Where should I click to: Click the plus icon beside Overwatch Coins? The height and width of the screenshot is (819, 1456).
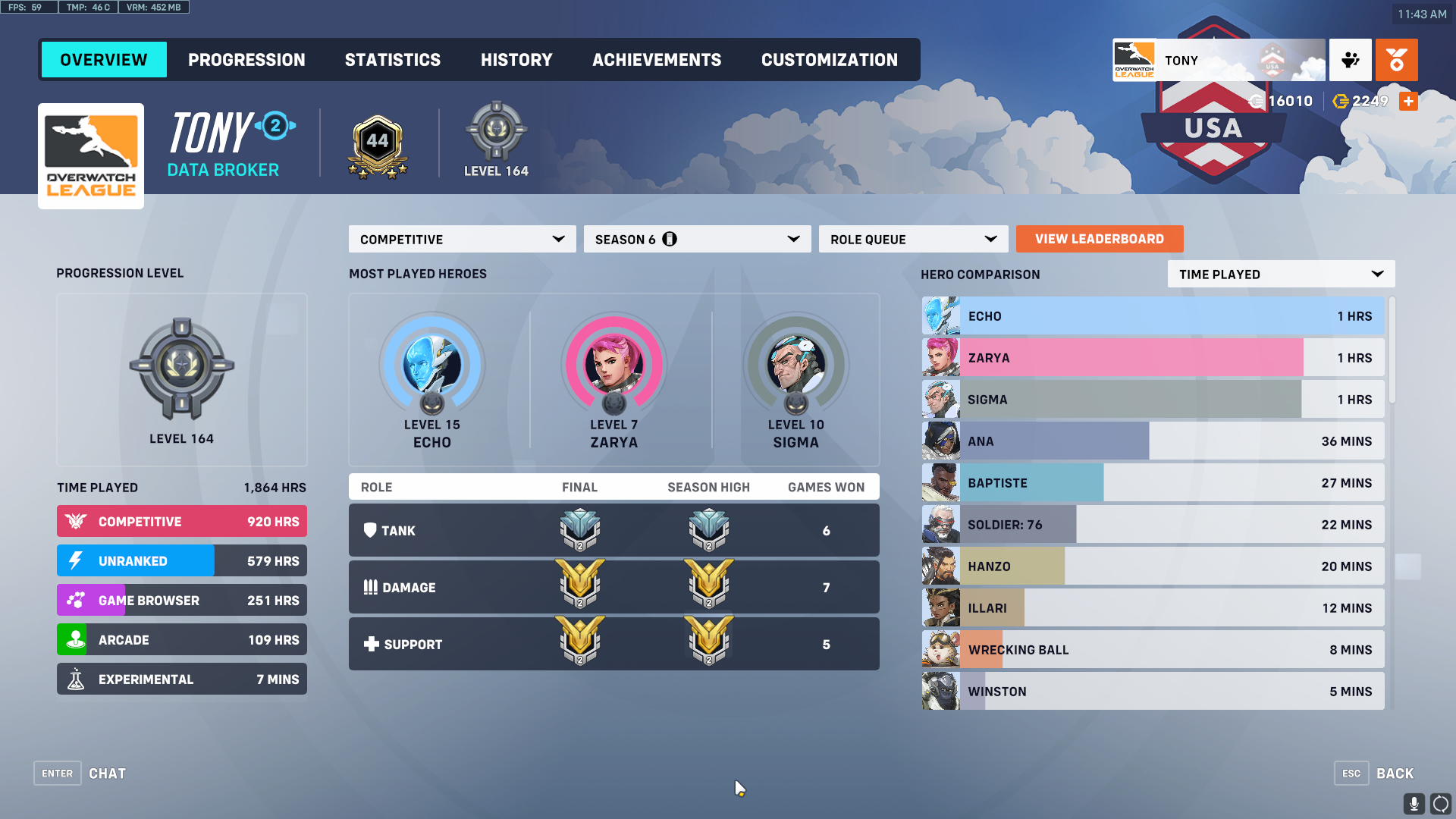(1408, 101)
